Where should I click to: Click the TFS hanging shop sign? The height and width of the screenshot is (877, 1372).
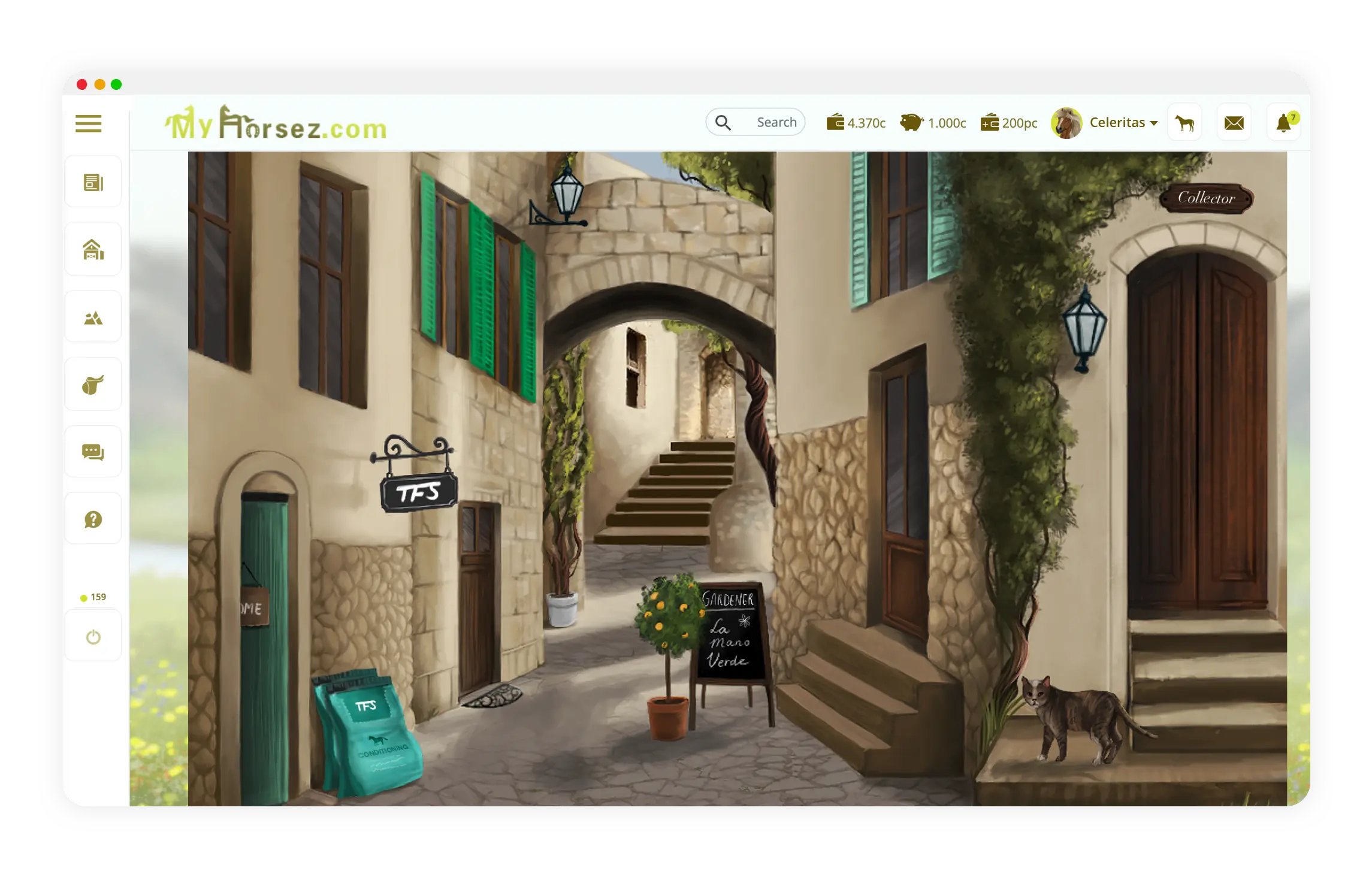pyautogui.click(x=418, y=491)
